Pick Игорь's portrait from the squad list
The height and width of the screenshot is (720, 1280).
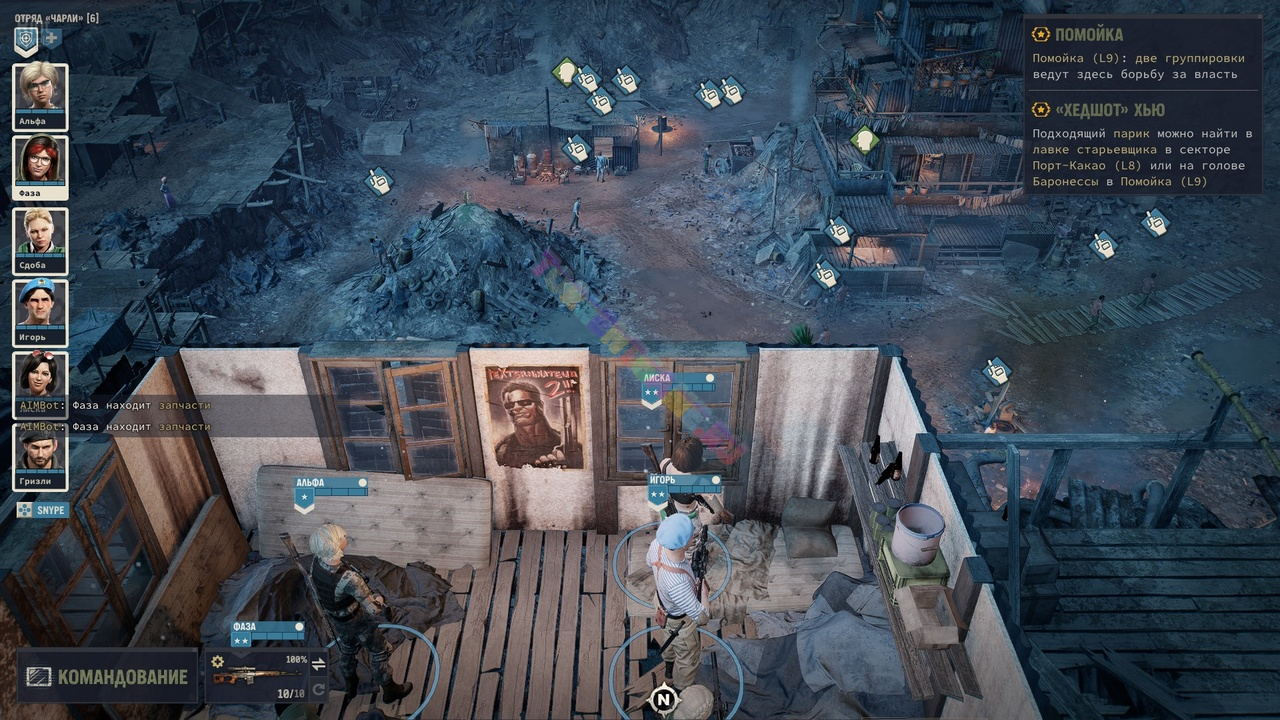point(41,308)
